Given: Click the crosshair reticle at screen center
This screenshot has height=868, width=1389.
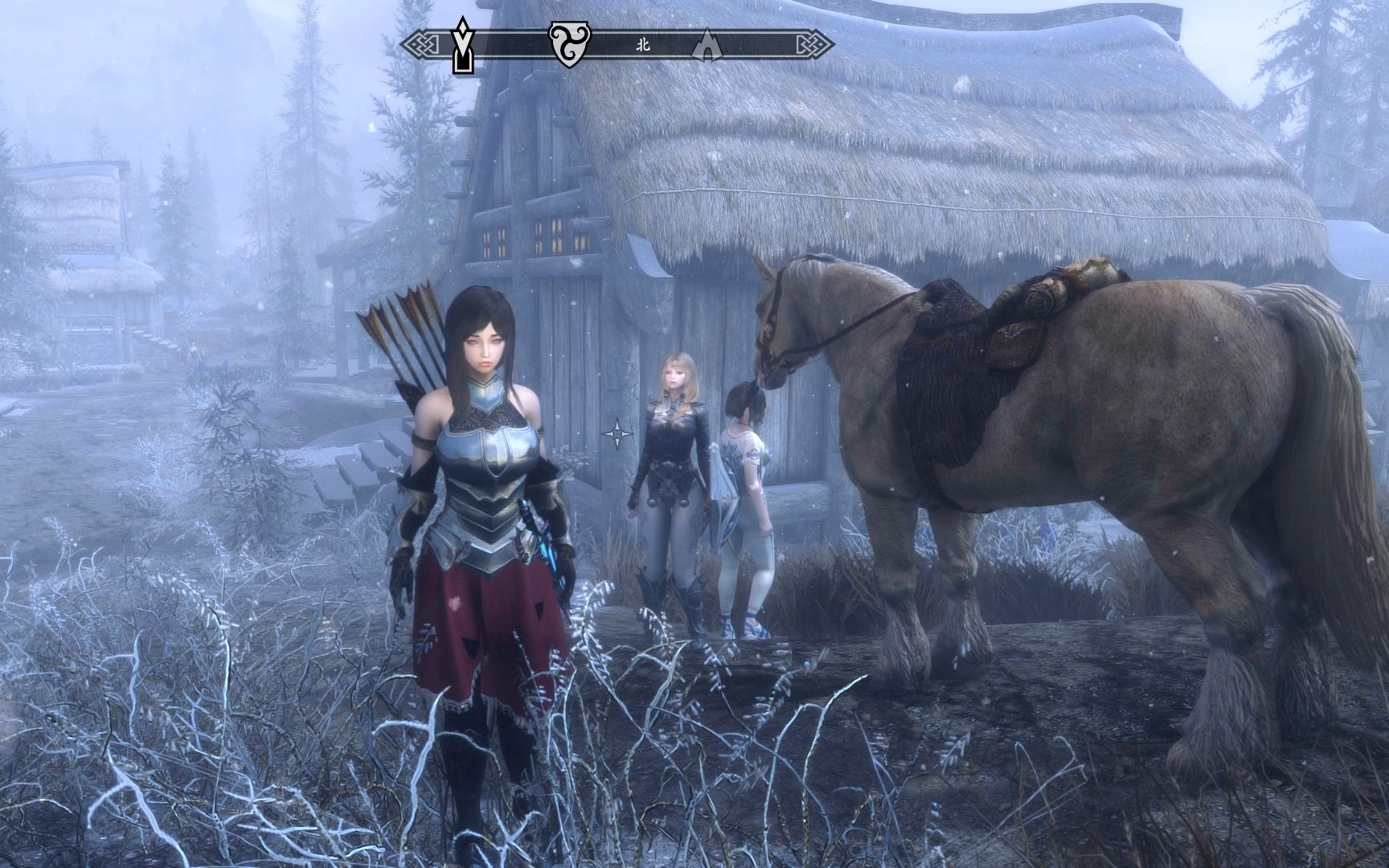Looking at the screenshot, I should coord(617,434).
